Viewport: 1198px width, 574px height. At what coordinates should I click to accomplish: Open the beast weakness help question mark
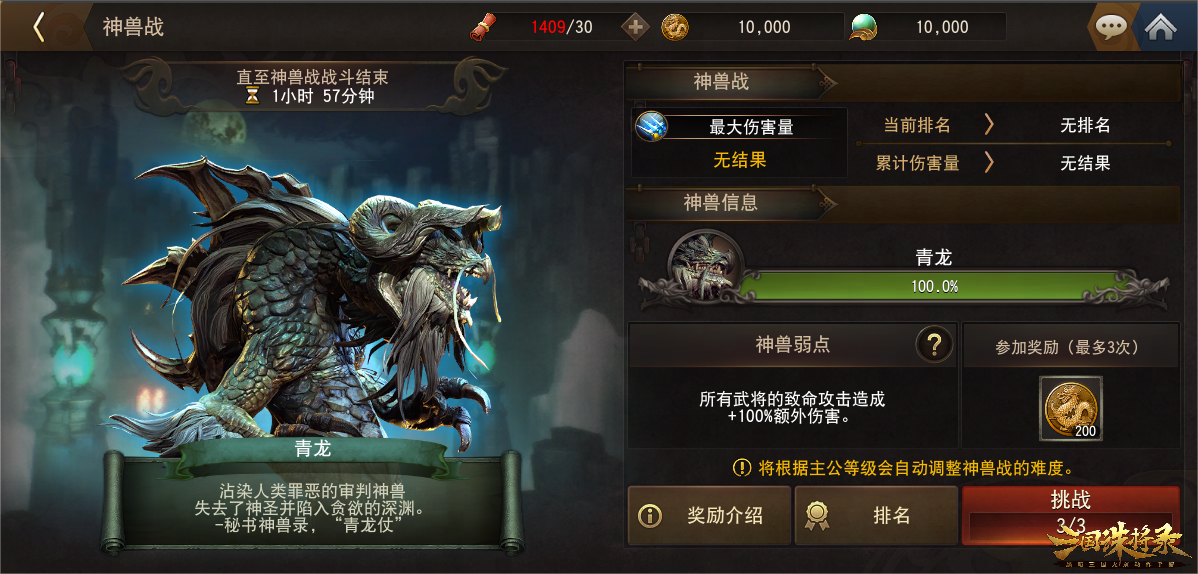coord(934,345)
